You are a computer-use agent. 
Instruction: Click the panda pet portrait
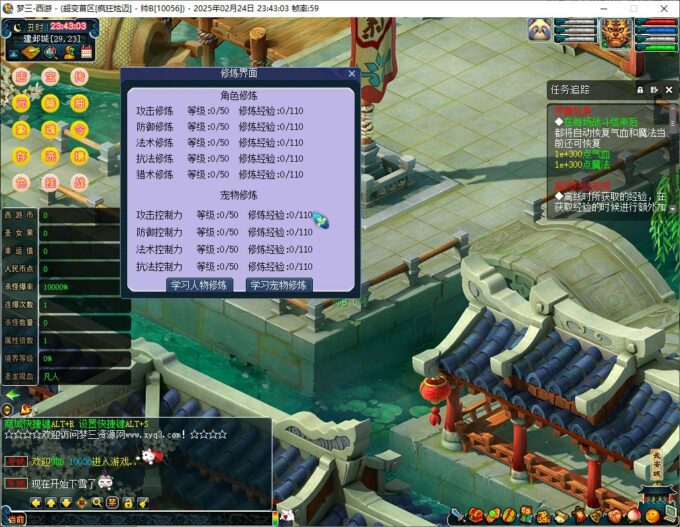(539, 30)
